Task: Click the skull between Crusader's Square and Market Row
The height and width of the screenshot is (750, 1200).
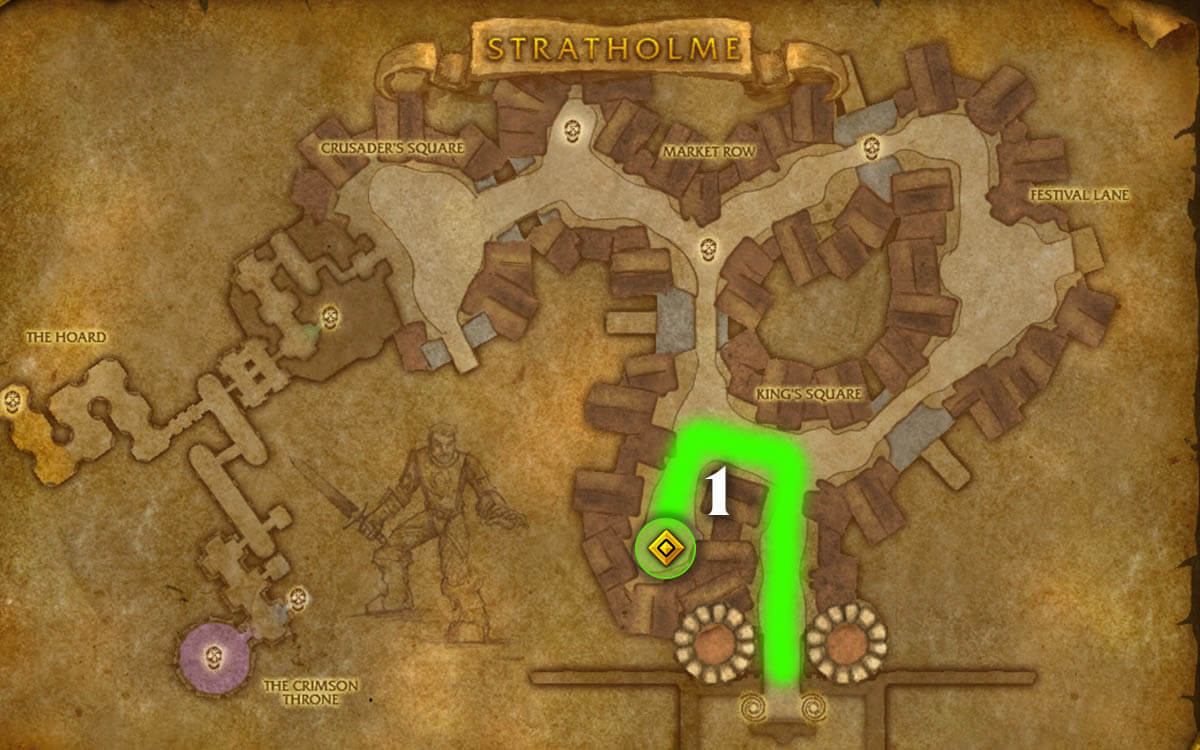Action: pyautogui.click(x=572, y=130)
